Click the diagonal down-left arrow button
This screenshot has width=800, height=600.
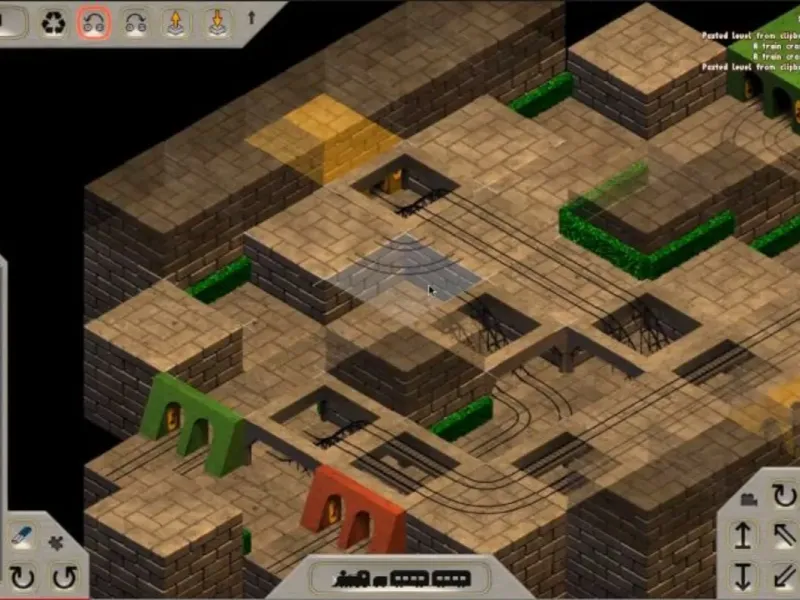coord(785,577)
